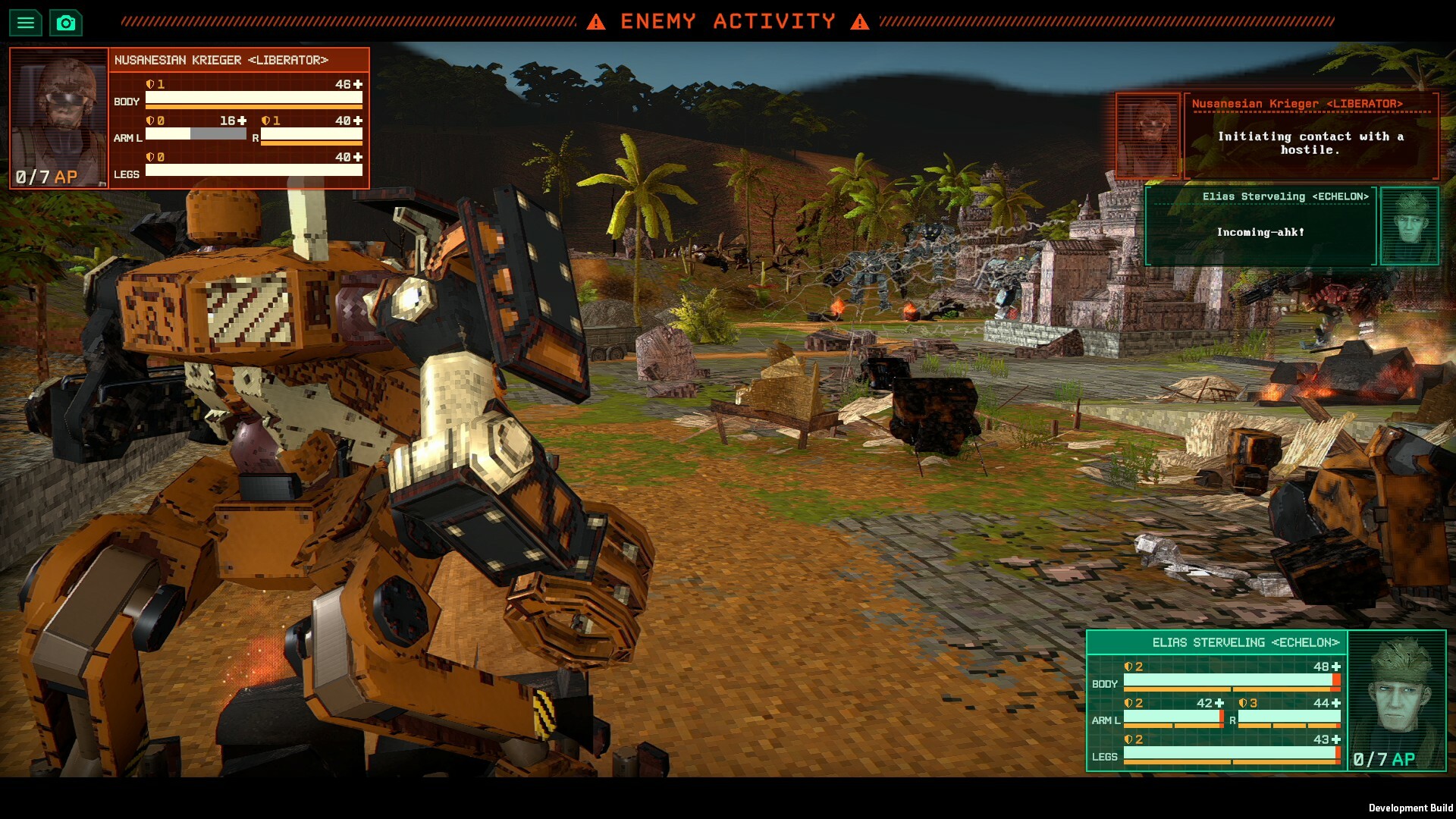The image size is (1456, 819).
Task: Activate photo mode with camera icon
Action: (x=65, y=22)
